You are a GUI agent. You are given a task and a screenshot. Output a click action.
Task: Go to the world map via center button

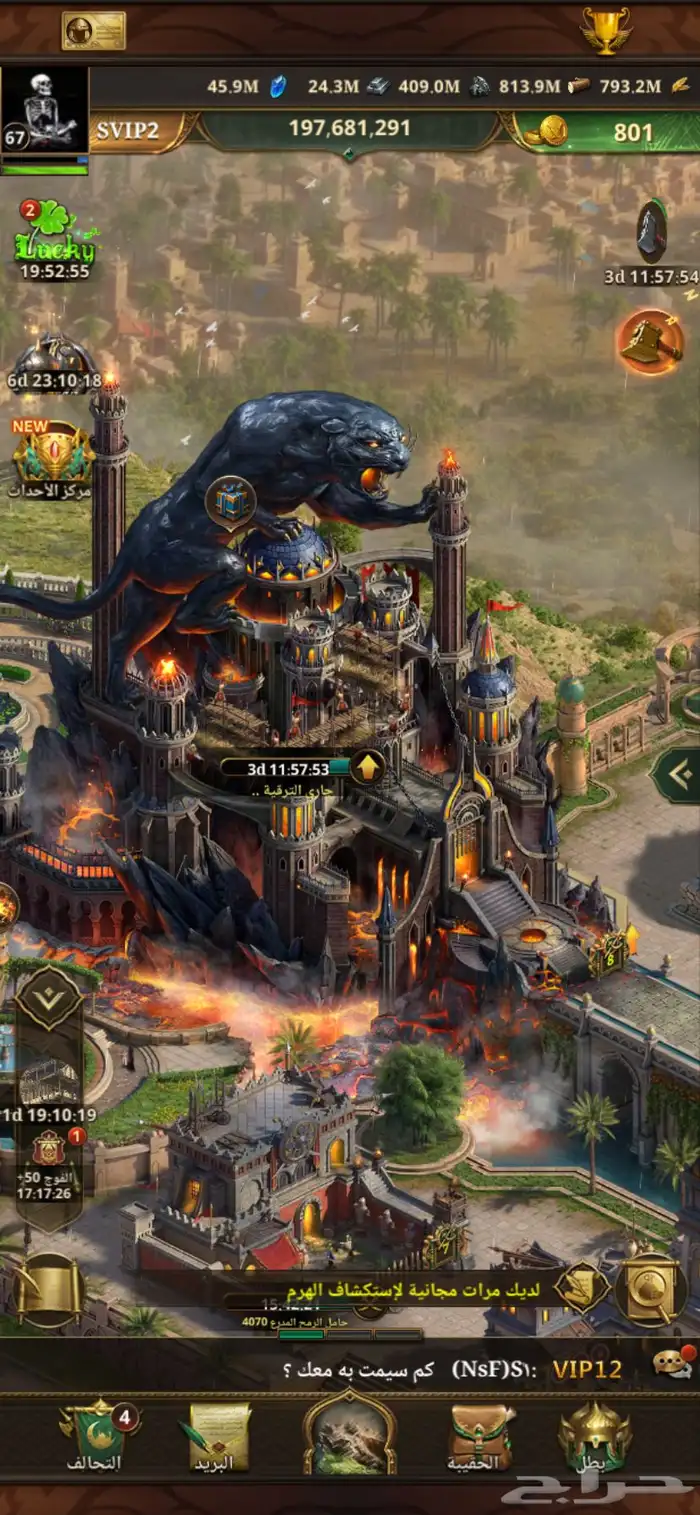[x=350, y=1436]
